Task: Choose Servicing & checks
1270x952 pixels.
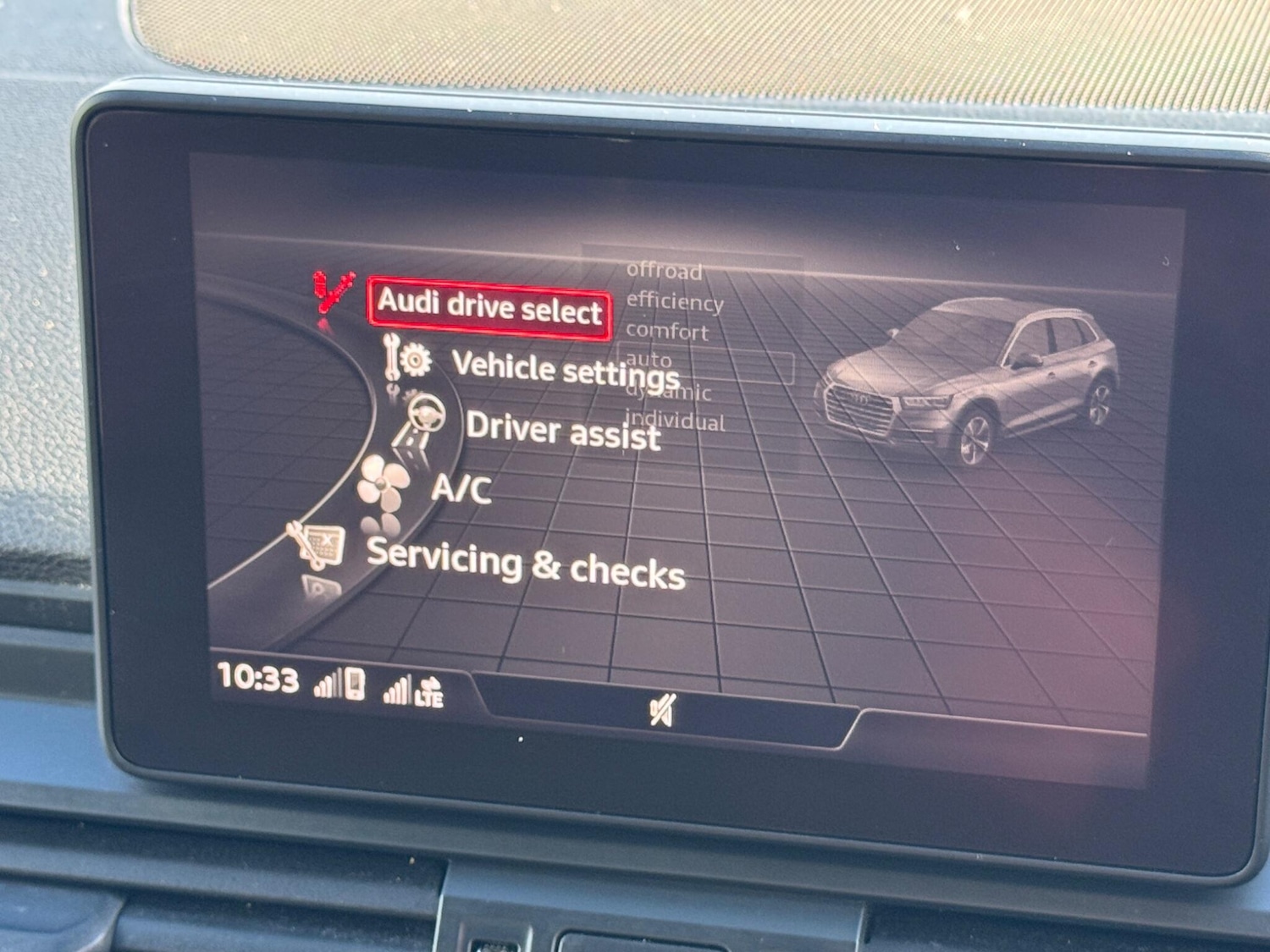Action: (x=526, y=564)
